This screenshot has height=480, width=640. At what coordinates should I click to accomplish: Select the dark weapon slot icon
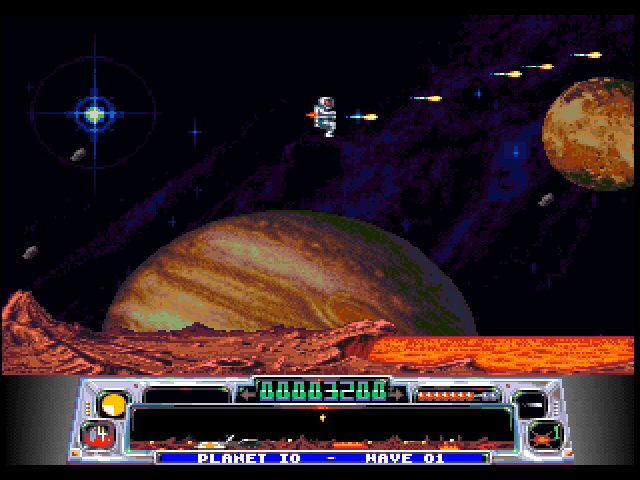point(536,404)
